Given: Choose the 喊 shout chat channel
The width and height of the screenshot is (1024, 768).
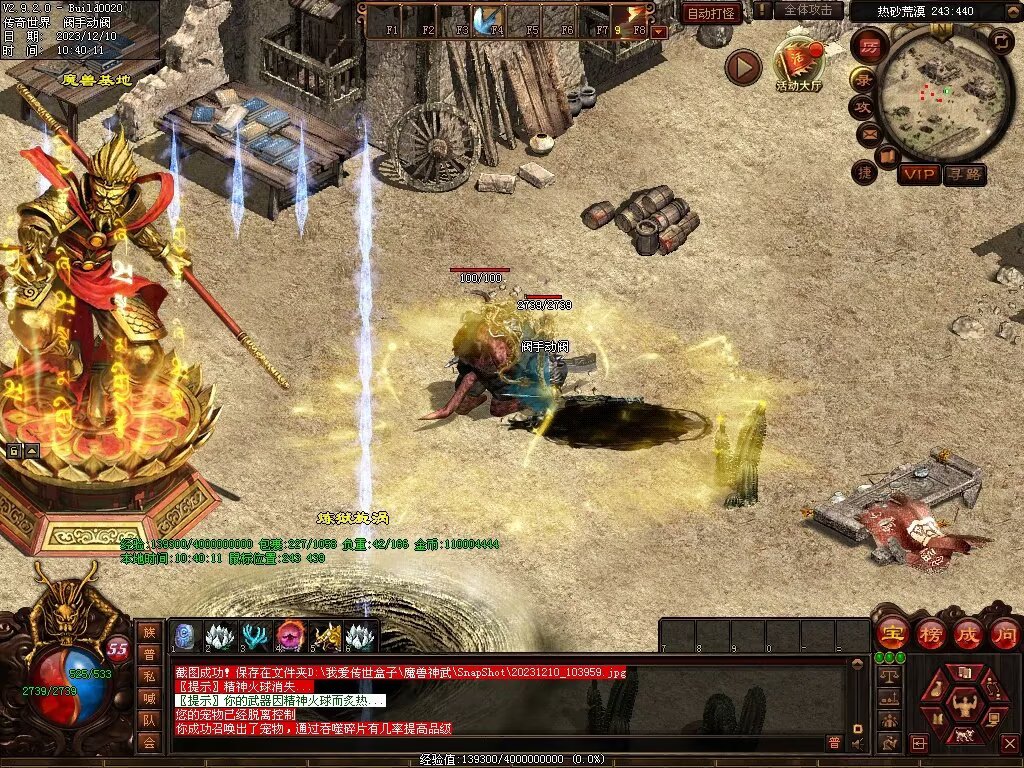Looking at the screenshot, I should pyautogui.click(x=149, y=697).
